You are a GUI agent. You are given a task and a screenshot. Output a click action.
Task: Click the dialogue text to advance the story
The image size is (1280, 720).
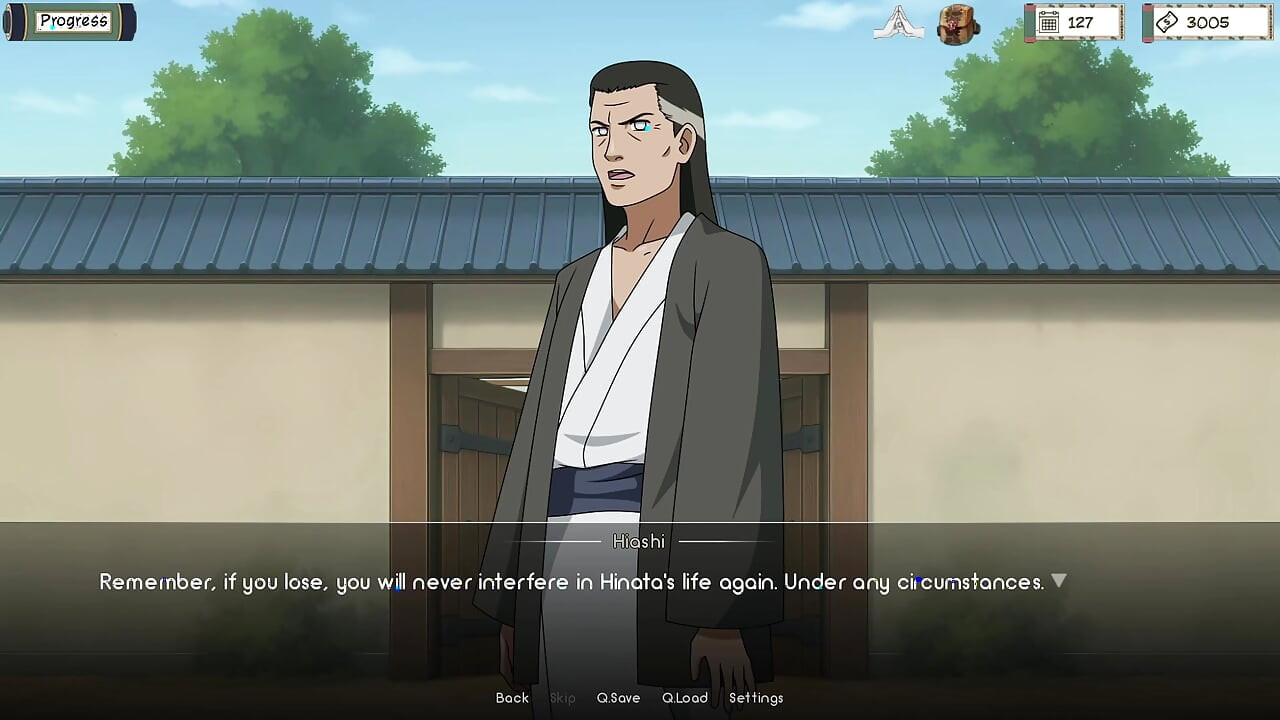[570, 581]
